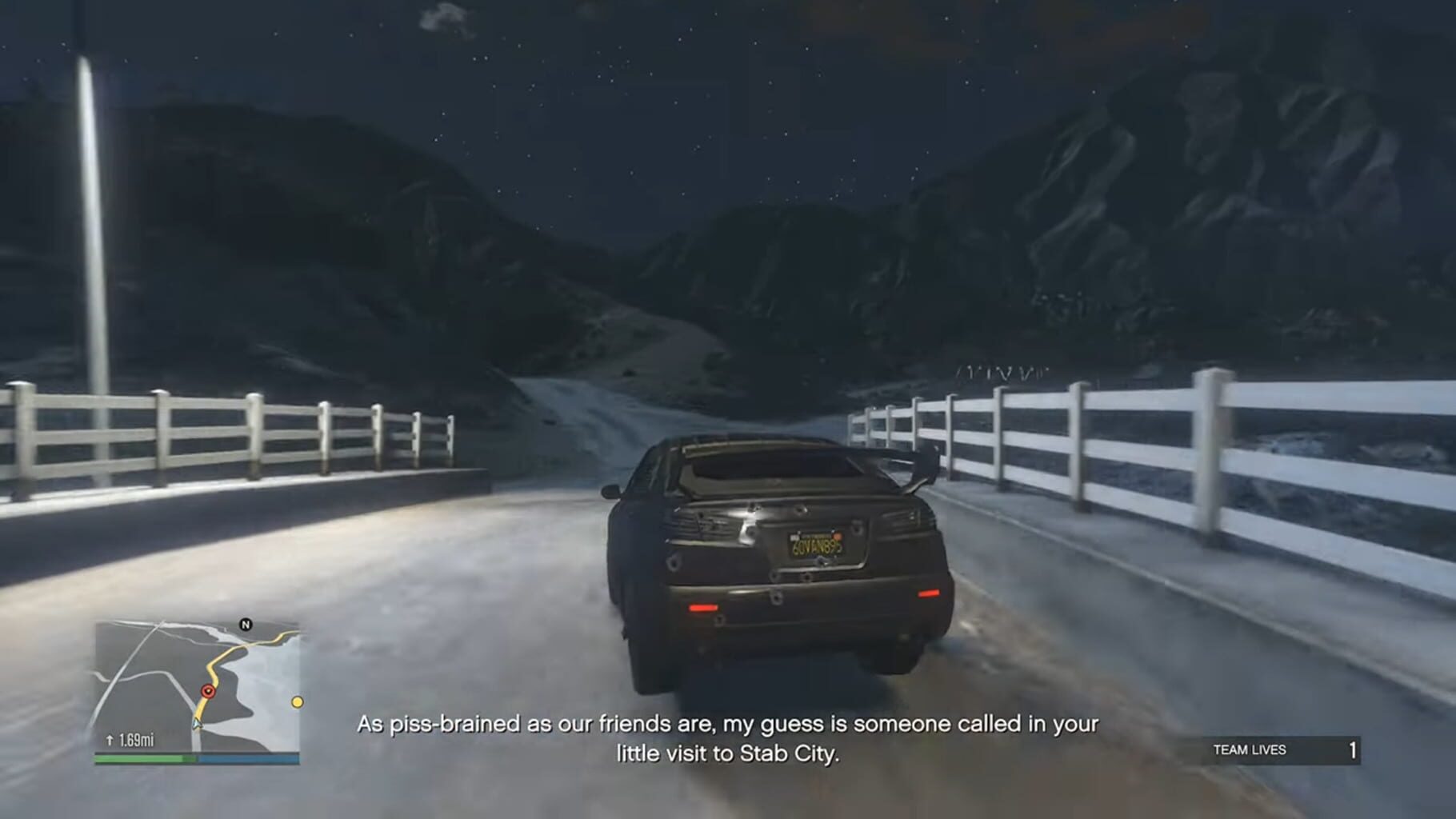Screen dimensions: 1456x819
Task: Select the red waypoint destination marker
Action: tap(208, 690)
